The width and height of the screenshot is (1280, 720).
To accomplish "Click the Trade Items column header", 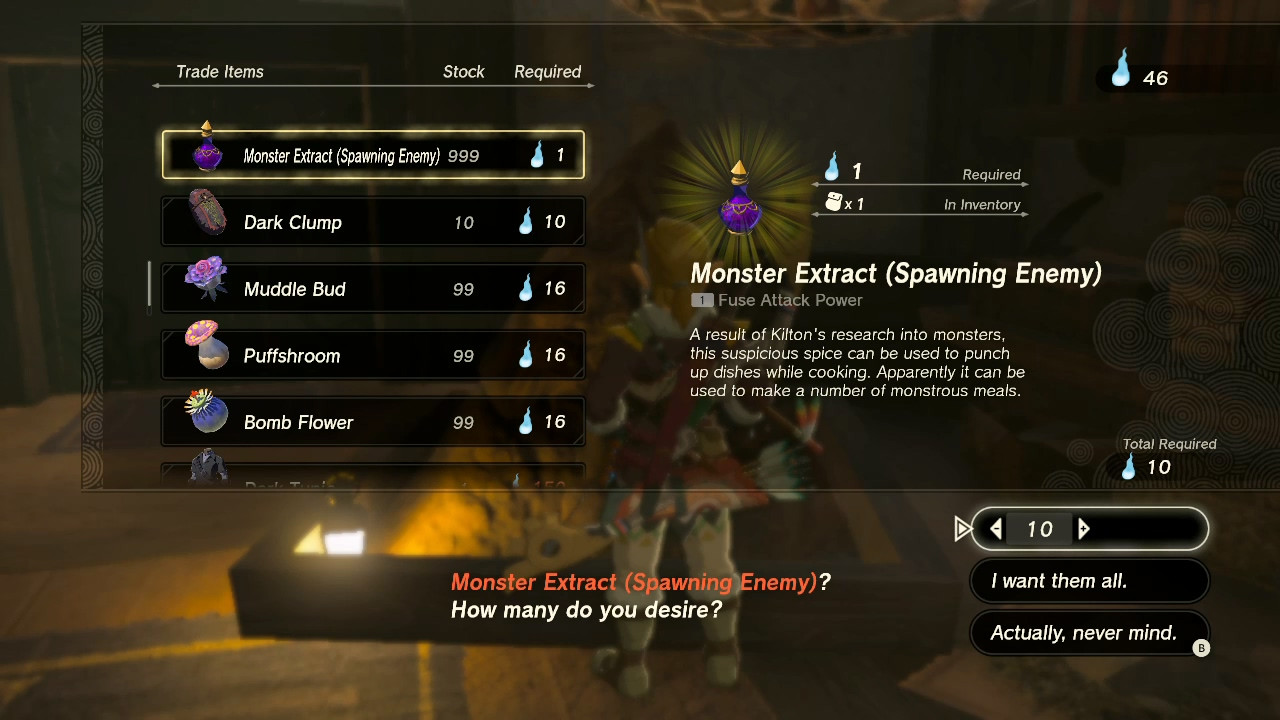I will [x=219, y=71].
